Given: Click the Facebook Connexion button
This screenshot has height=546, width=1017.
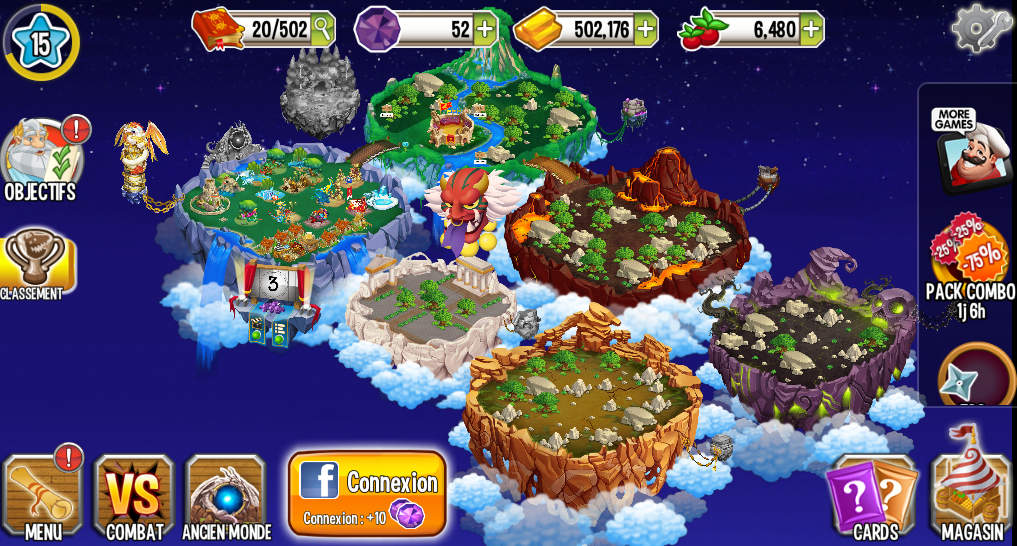Looking at the screenshot, I should 367,493.
